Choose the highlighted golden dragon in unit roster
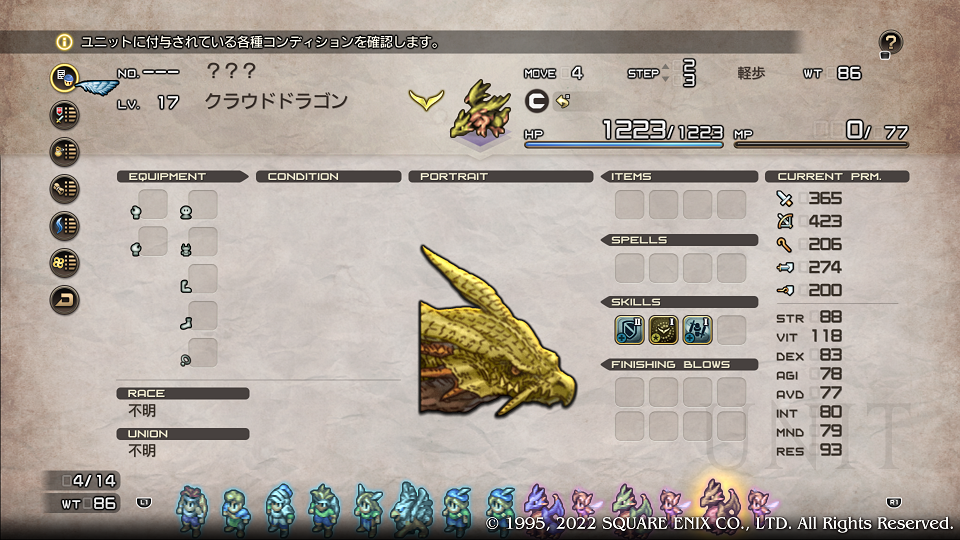This screenshot has height=540, width=960. [x=714, y=501]
